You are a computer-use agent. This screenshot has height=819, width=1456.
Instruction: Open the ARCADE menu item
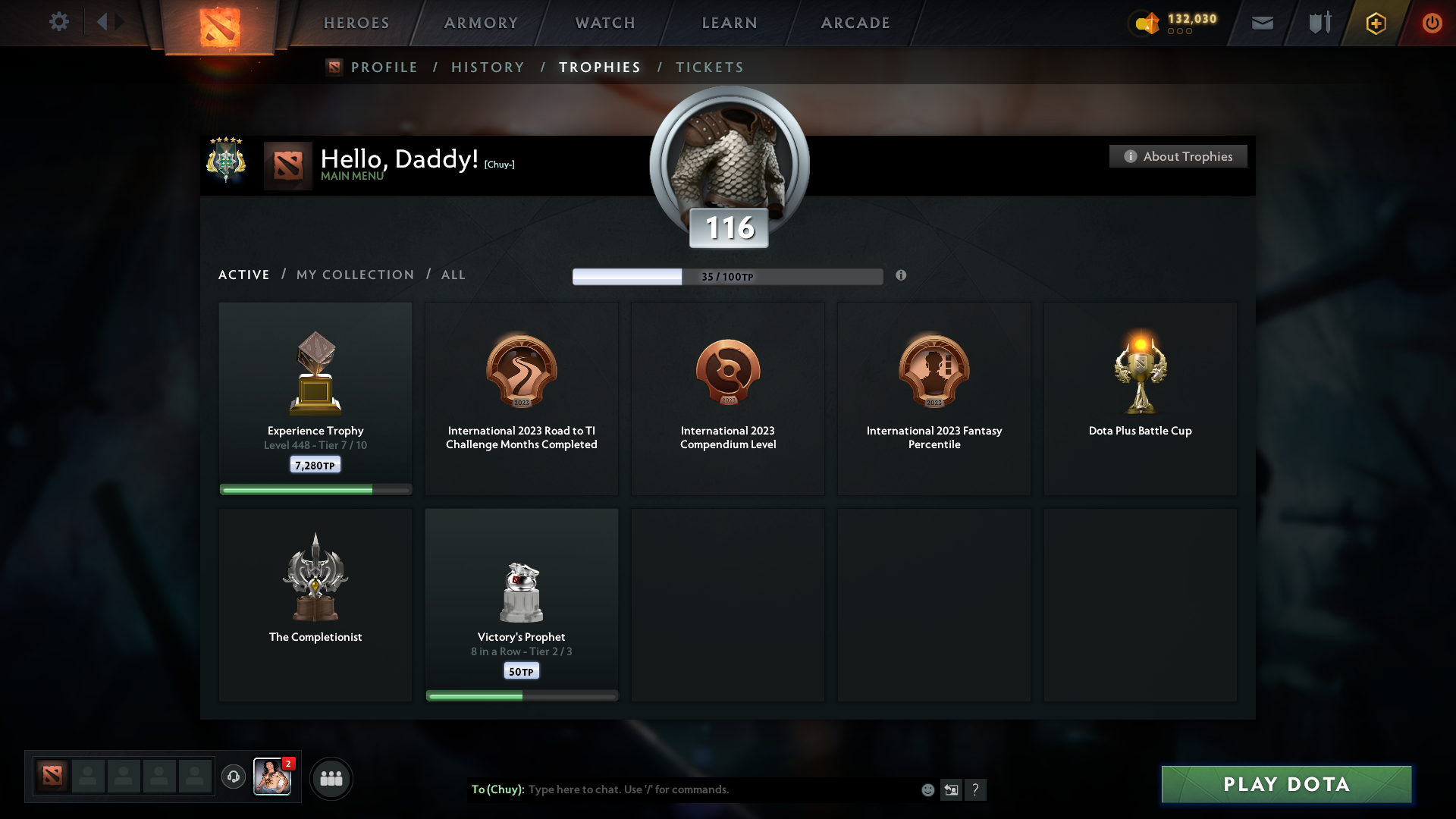855,23
